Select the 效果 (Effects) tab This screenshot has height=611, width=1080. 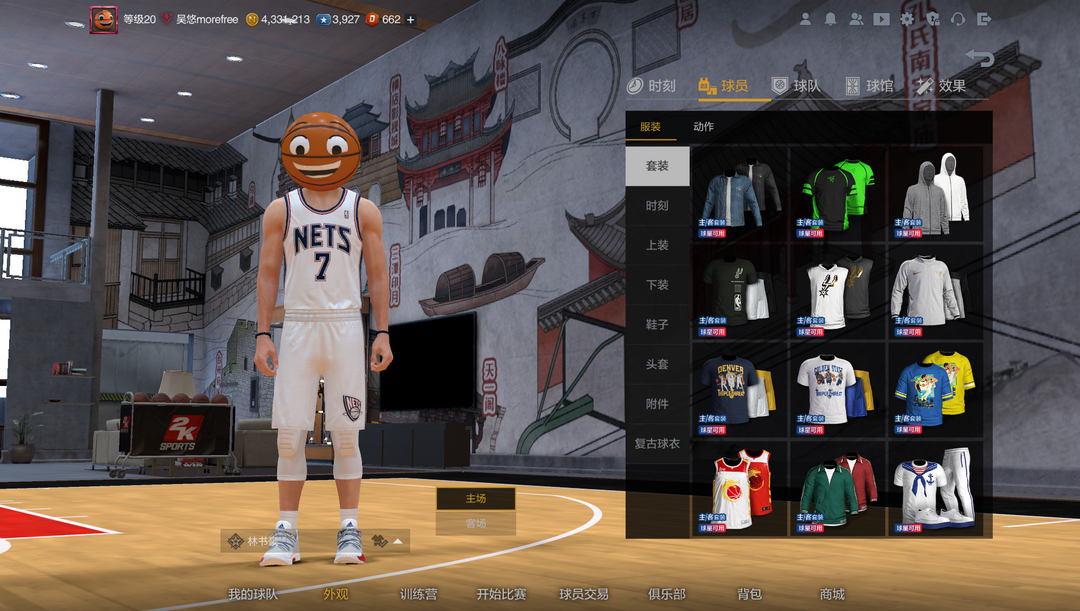tap(940, 86)
